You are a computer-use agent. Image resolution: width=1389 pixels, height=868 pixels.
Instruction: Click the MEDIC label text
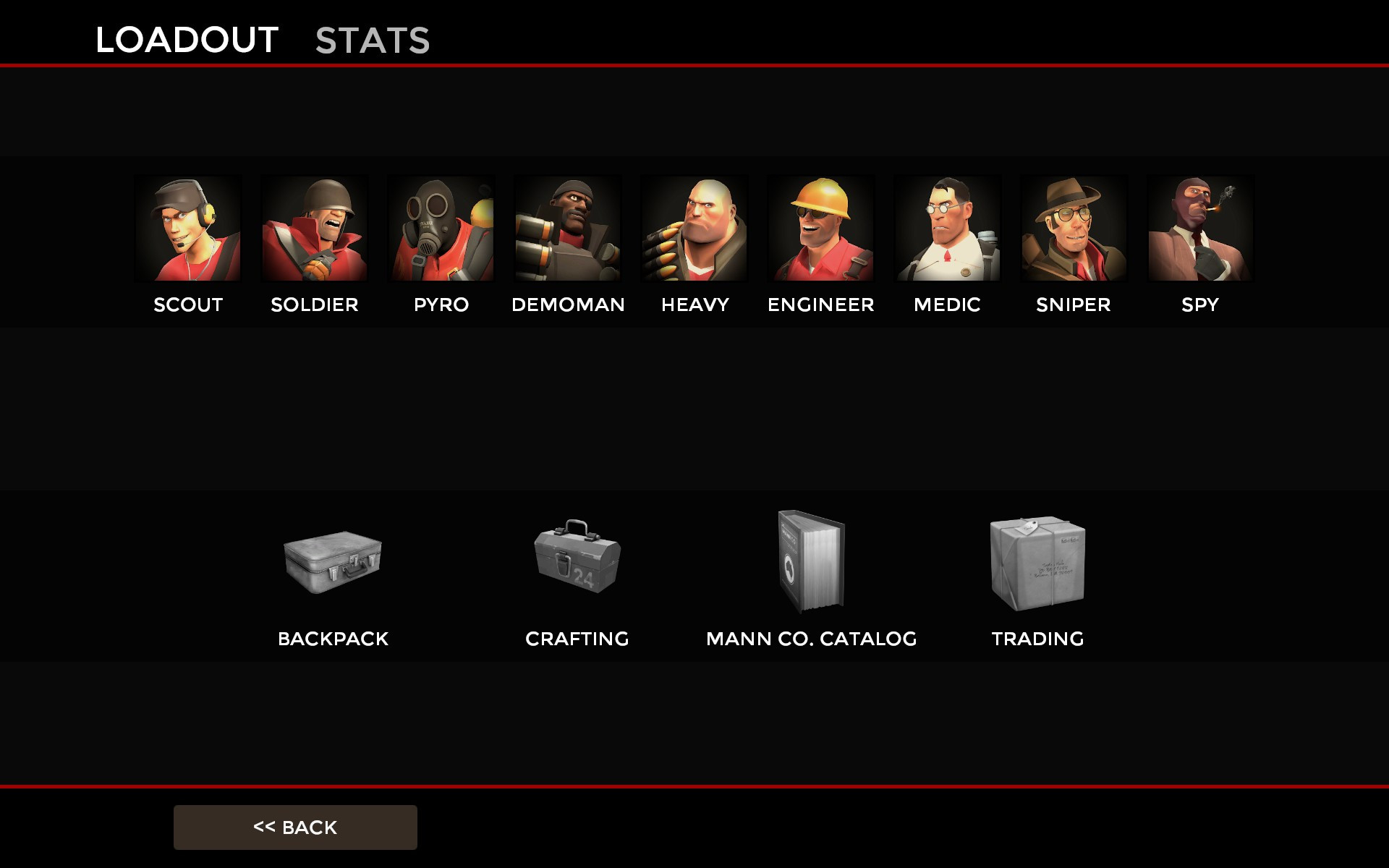pyautogui.click(x=946, y=305)
